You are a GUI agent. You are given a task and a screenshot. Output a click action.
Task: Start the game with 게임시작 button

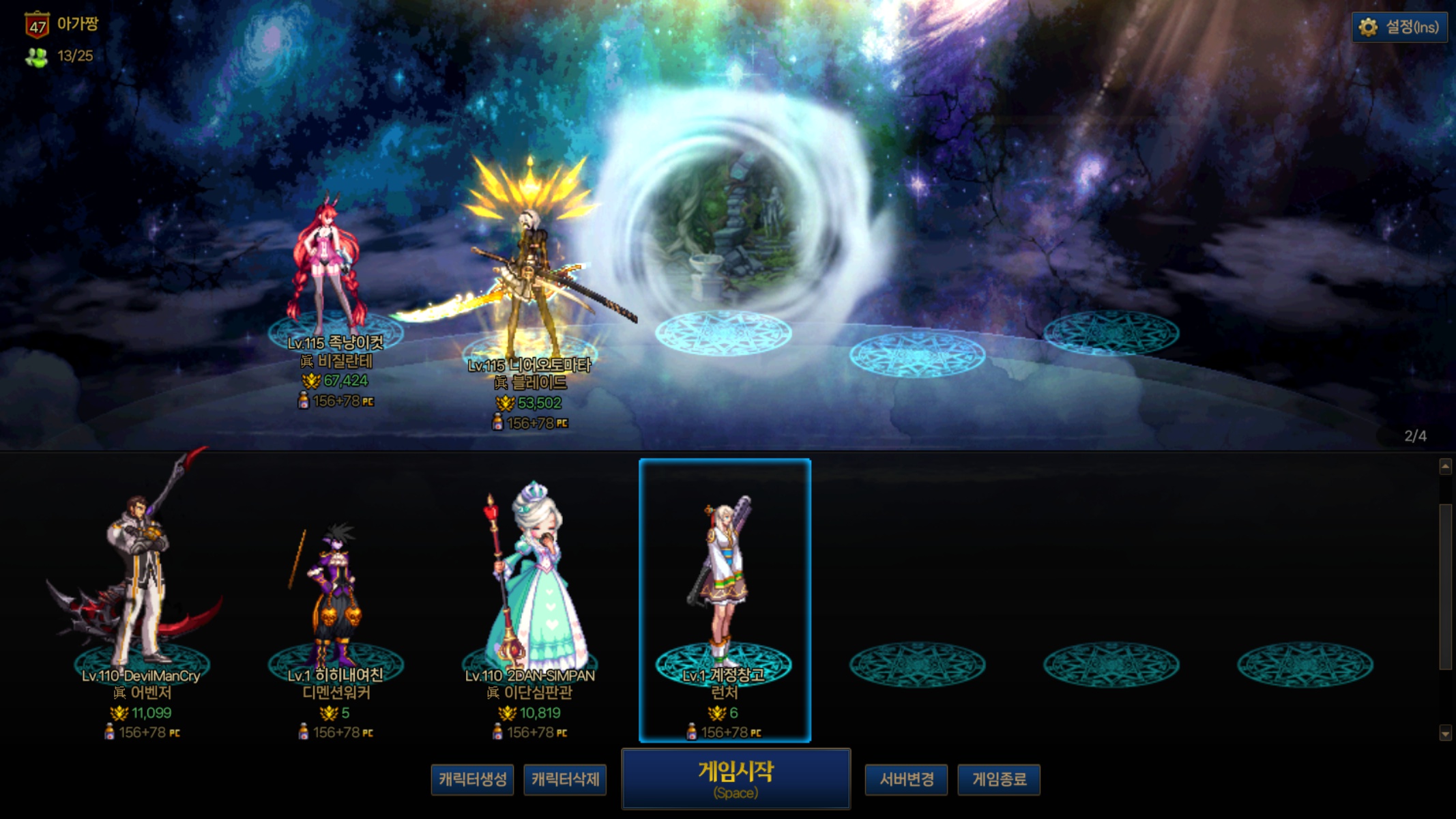point(736,779)
